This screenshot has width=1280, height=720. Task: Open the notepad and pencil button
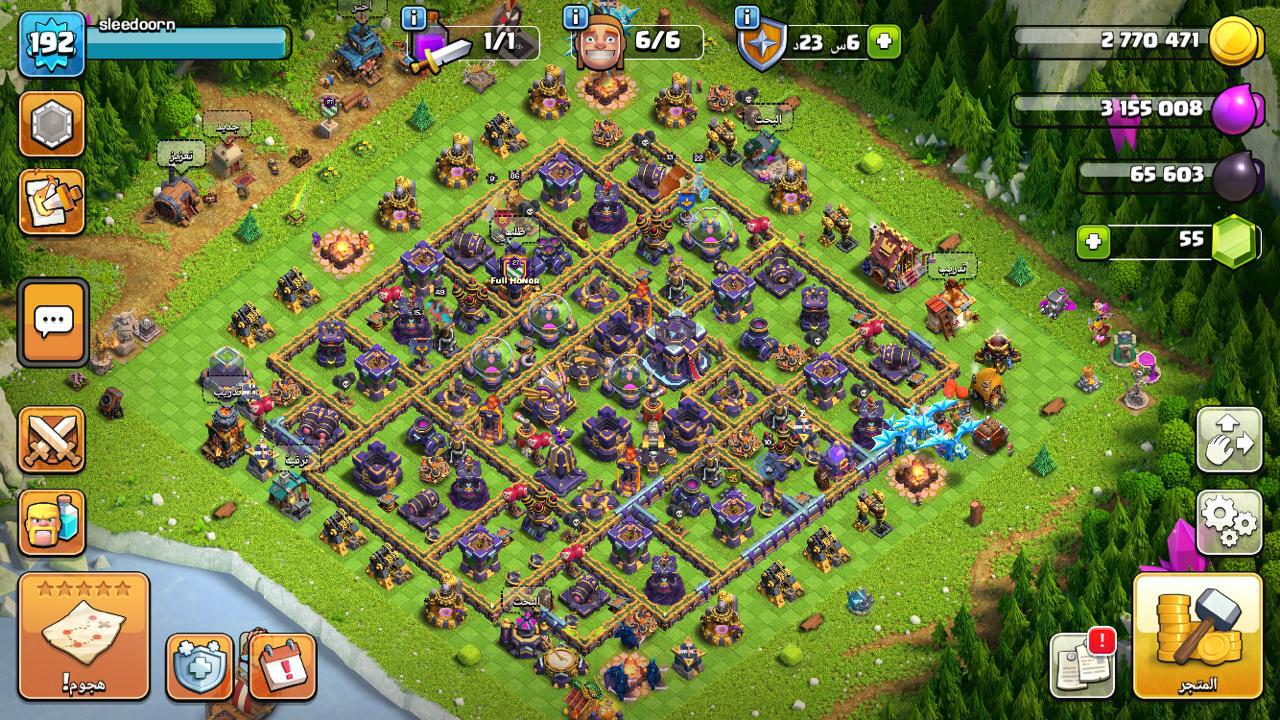(x=52, y=201)
